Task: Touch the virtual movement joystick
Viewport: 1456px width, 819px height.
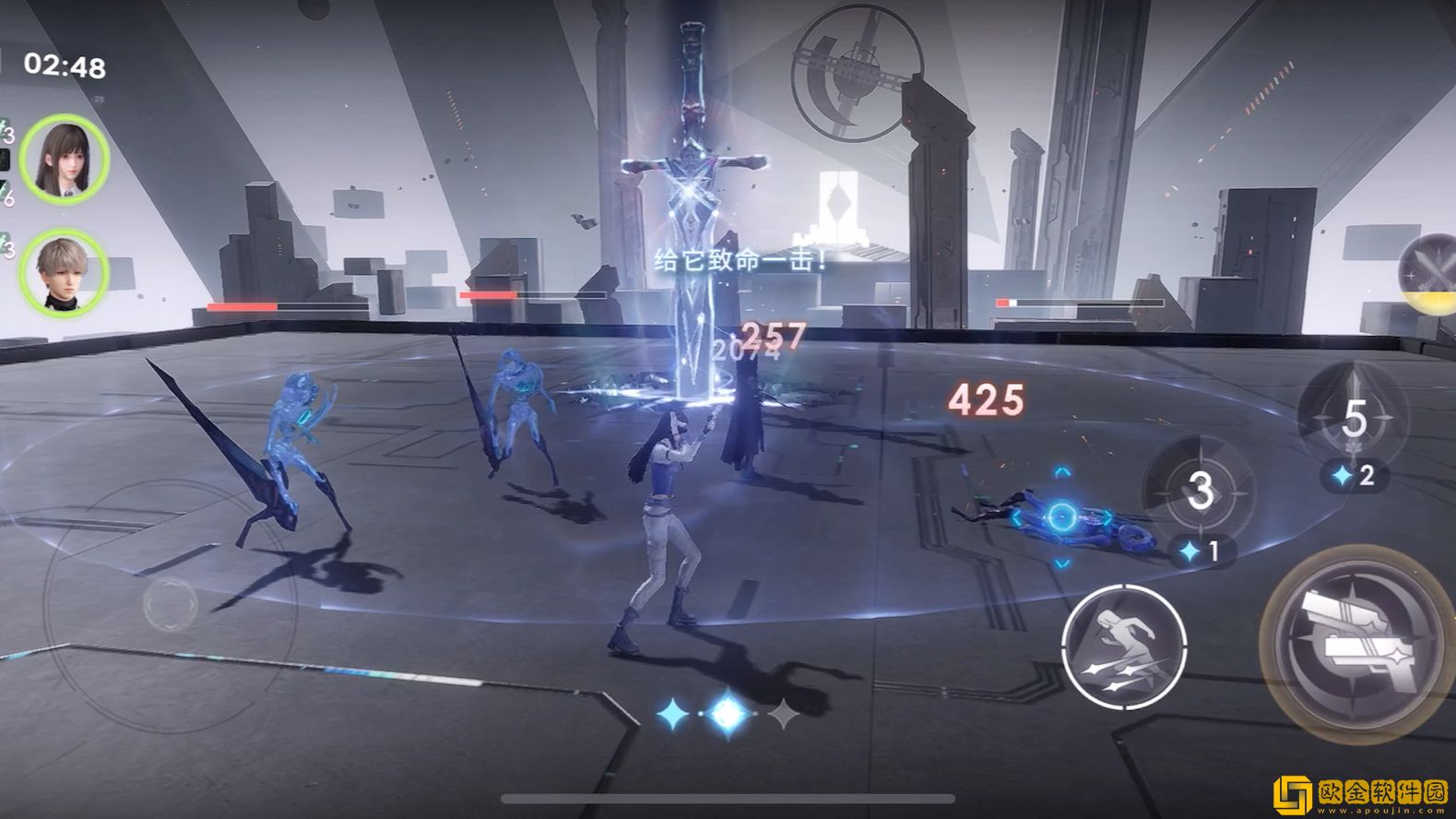Action: point(171,604)
